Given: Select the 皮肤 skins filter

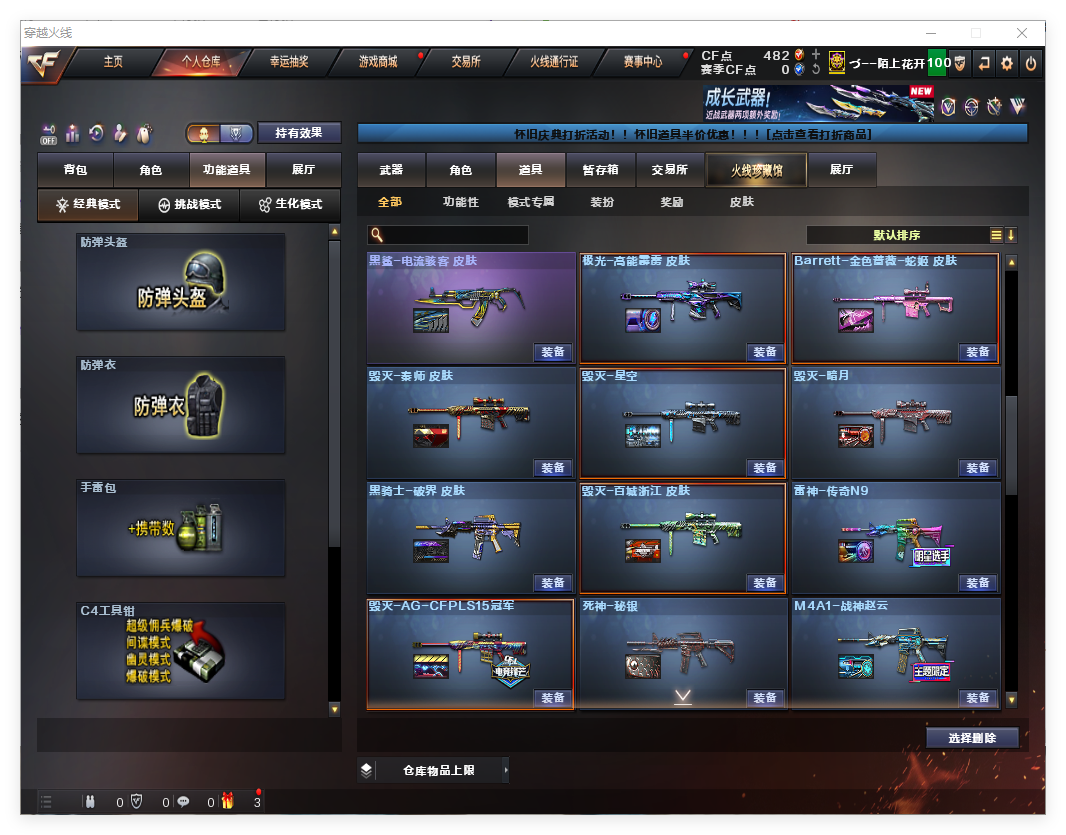Looking at the screenshot, I should click(x=741, y=202).
